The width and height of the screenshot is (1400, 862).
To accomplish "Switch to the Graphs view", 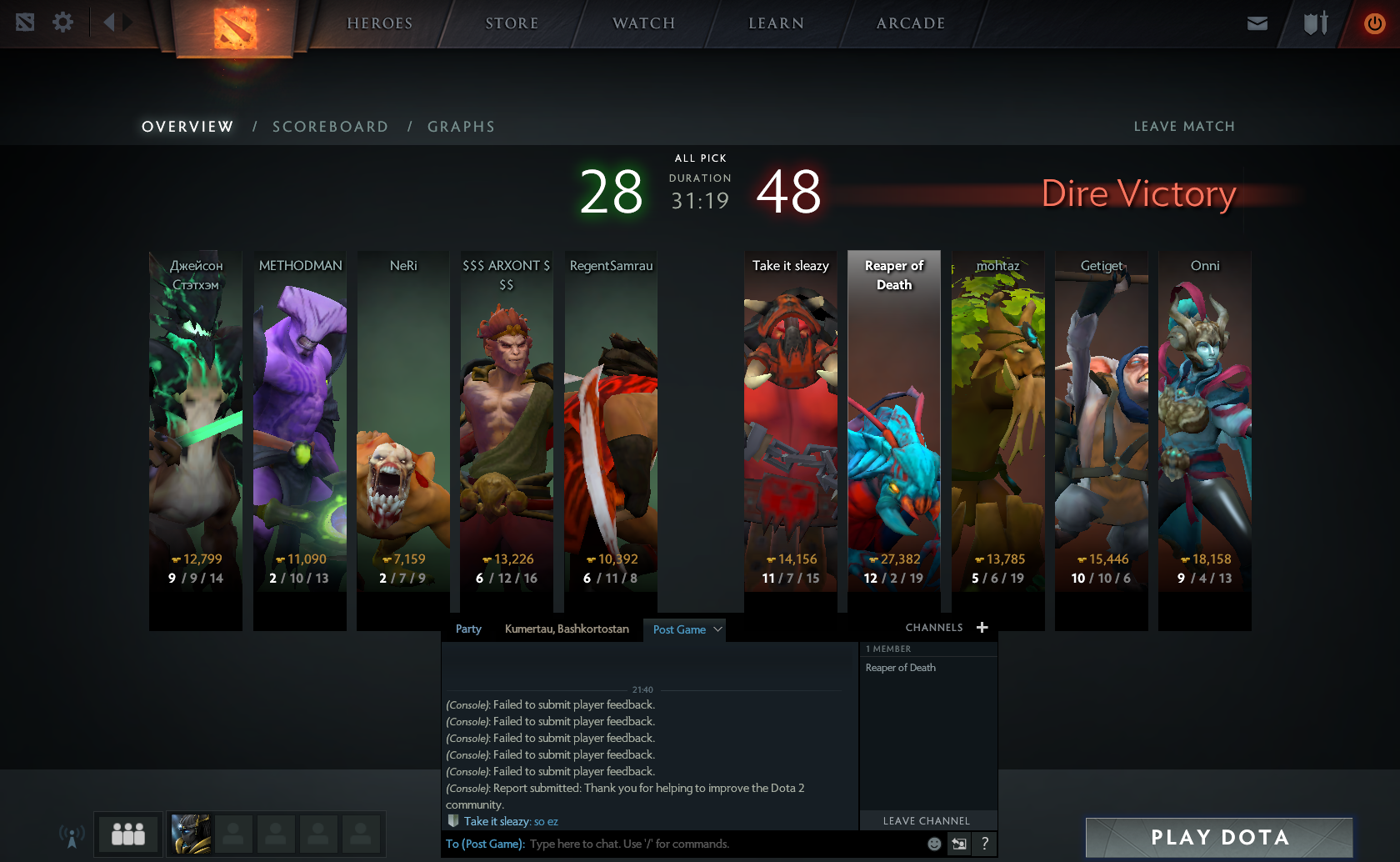I will click(x=461, y=127).
